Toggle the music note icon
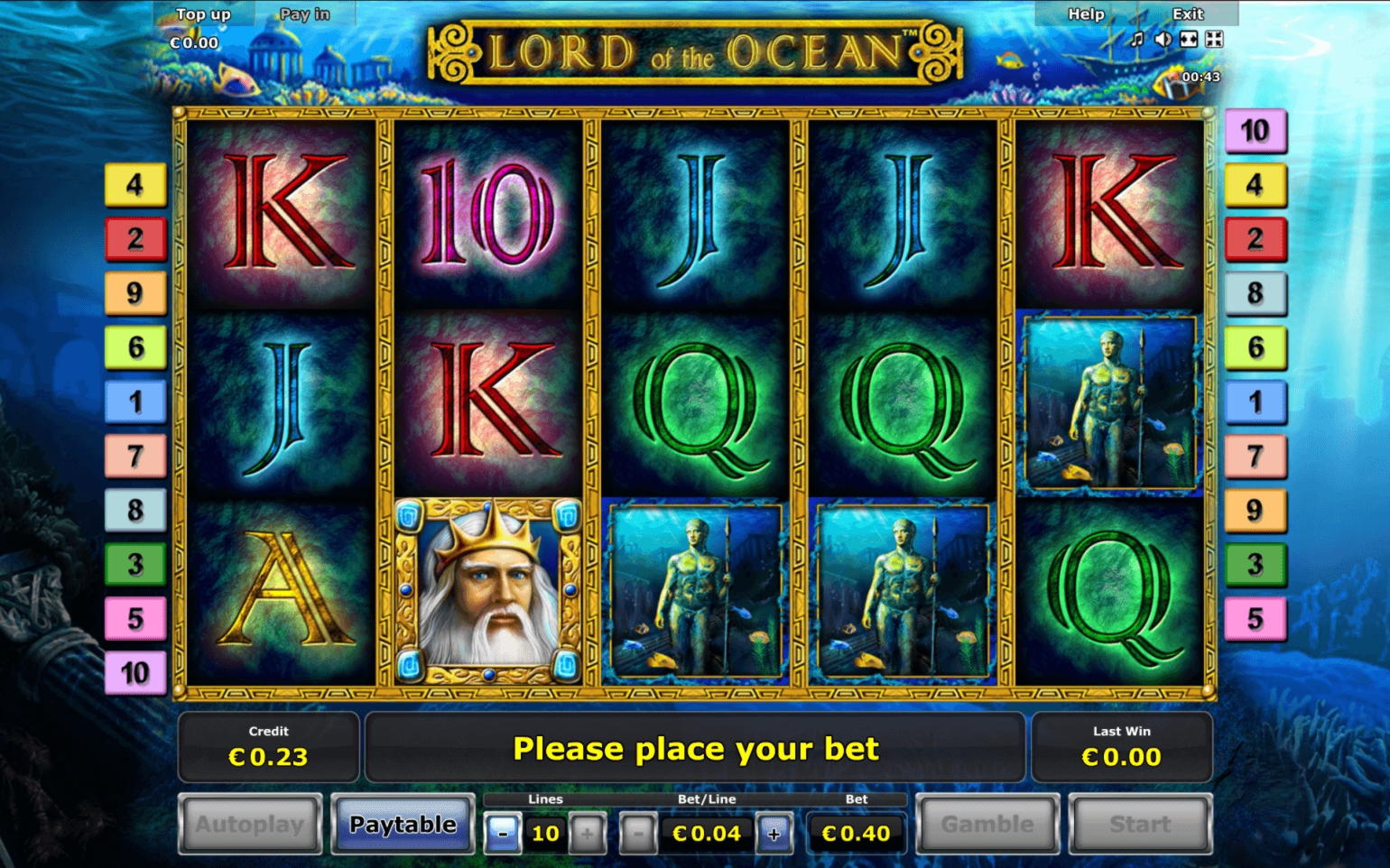Viewport: 1390px width, 868px height. (1135, 40)
